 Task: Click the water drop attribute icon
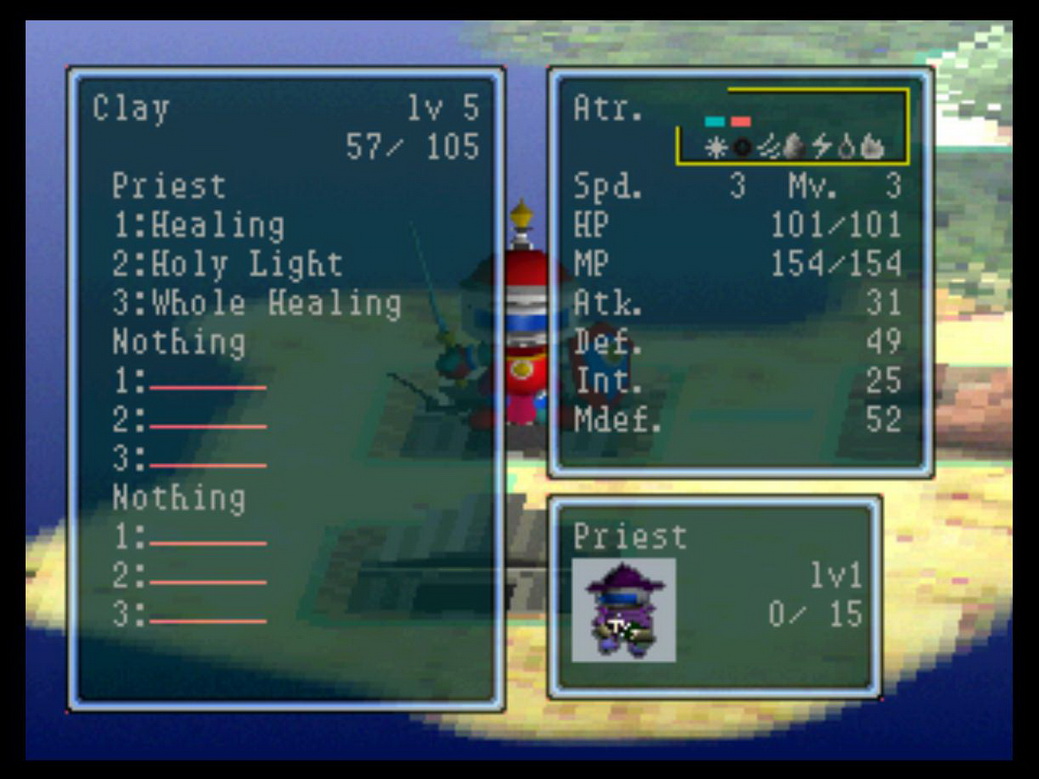pyautogui.click(x=846, y=148)
